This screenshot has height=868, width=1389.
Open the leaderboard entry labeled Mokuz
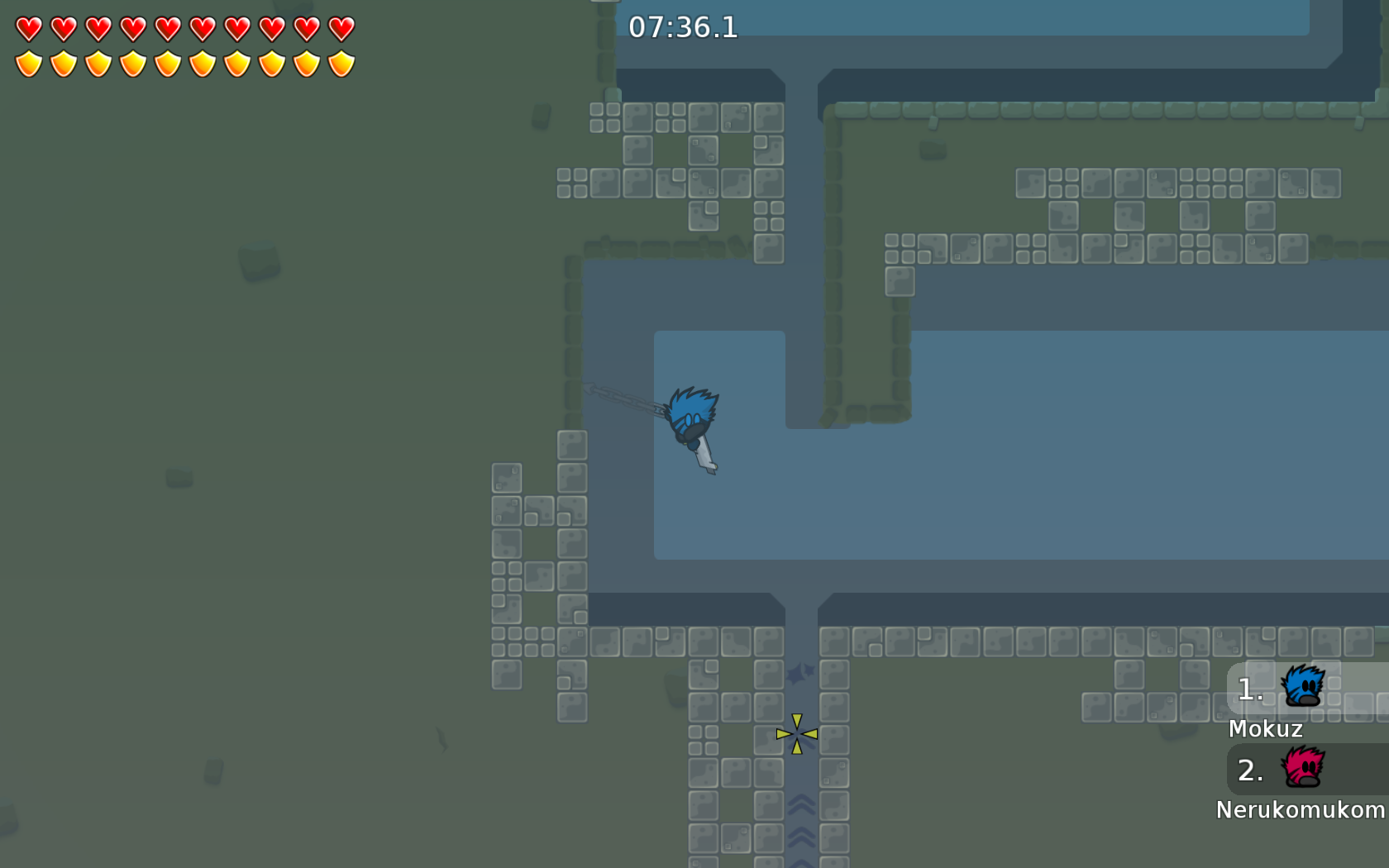1267,729
